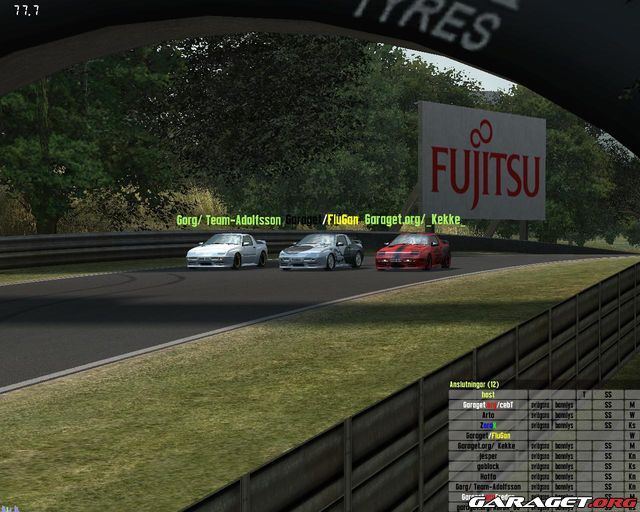The image size is (640, 512).
Task: Select player Arto in the connections list
Action: [487, 415]
